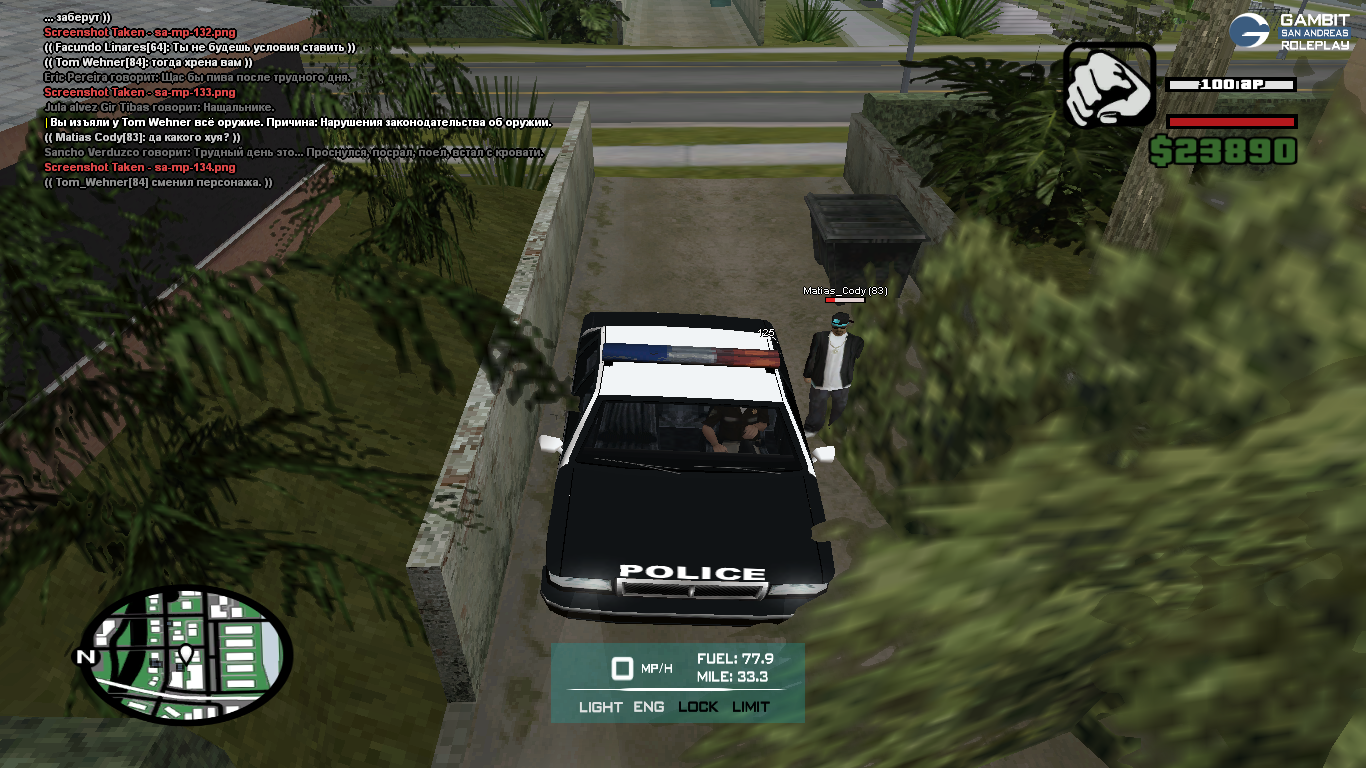1366x768 pixels.
Task: Toggle the LIMIT speed limiter indicator
Action: pyautogui.click(x=751, y=707)
